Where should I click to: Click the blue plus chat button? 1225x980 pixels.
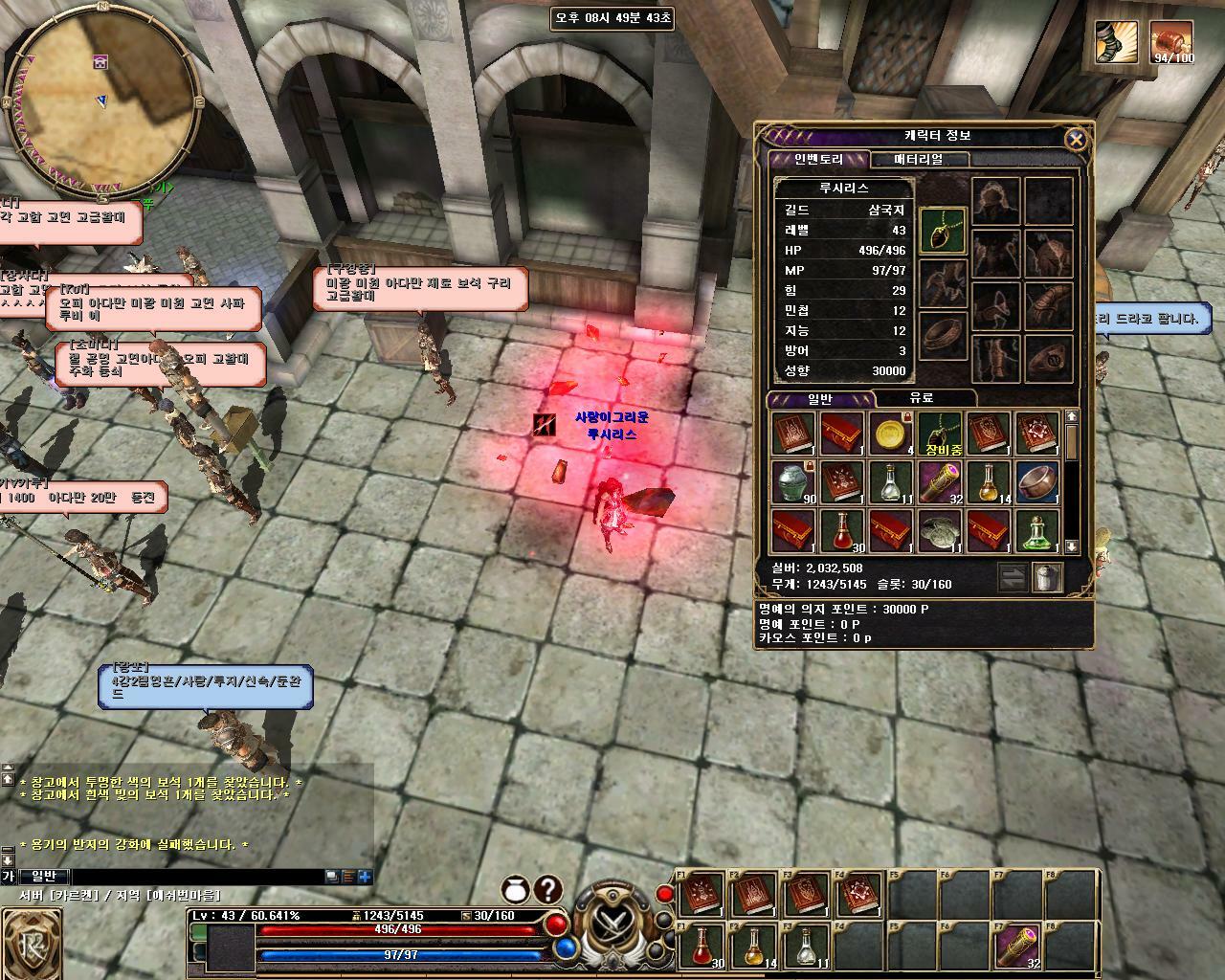coord(365,876)
